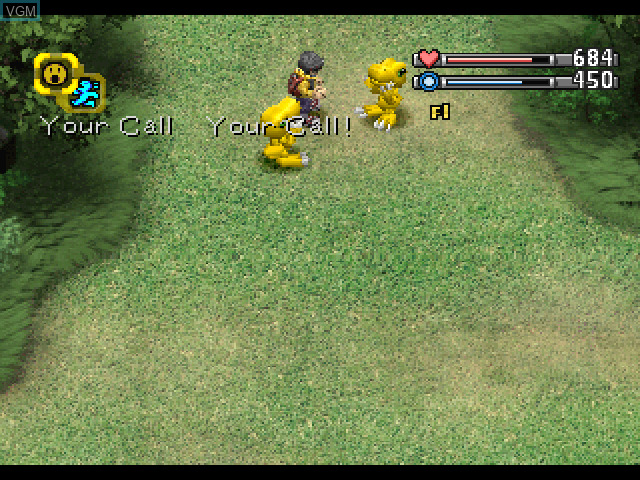
Task: Choose the blue running figure flee command
Action: coord(86,93)
